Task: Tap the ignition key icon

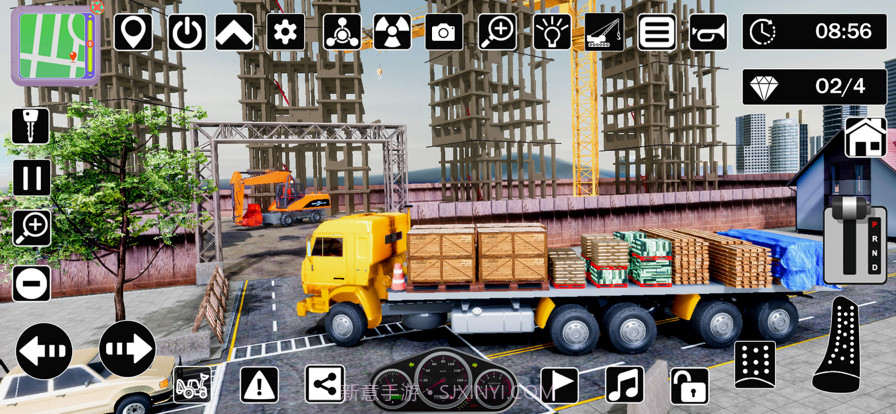Action: click(31, 126)
